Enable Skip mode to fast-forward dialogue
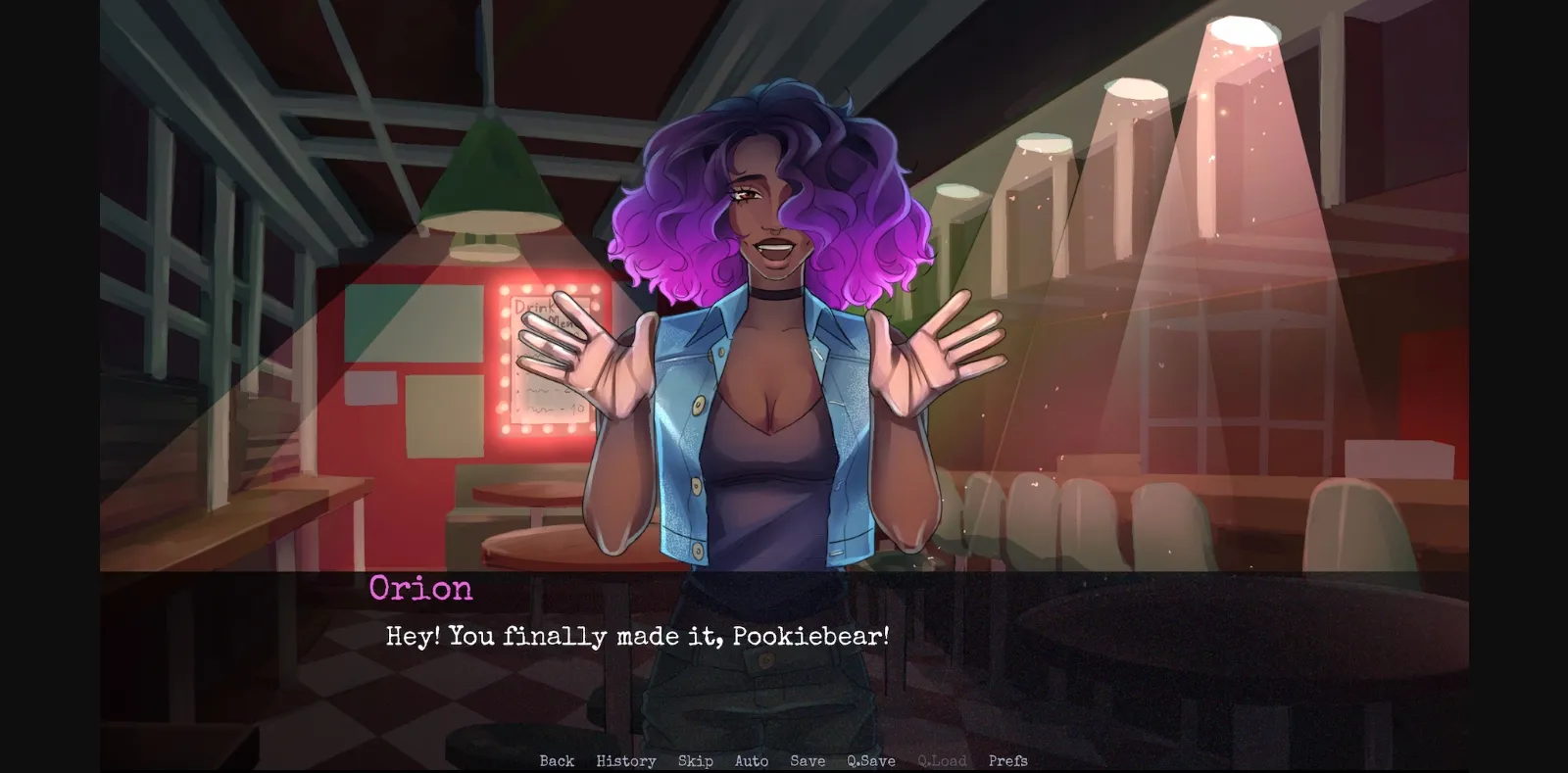This screenshot has height=773, width=1568. [x=696, y=760]
